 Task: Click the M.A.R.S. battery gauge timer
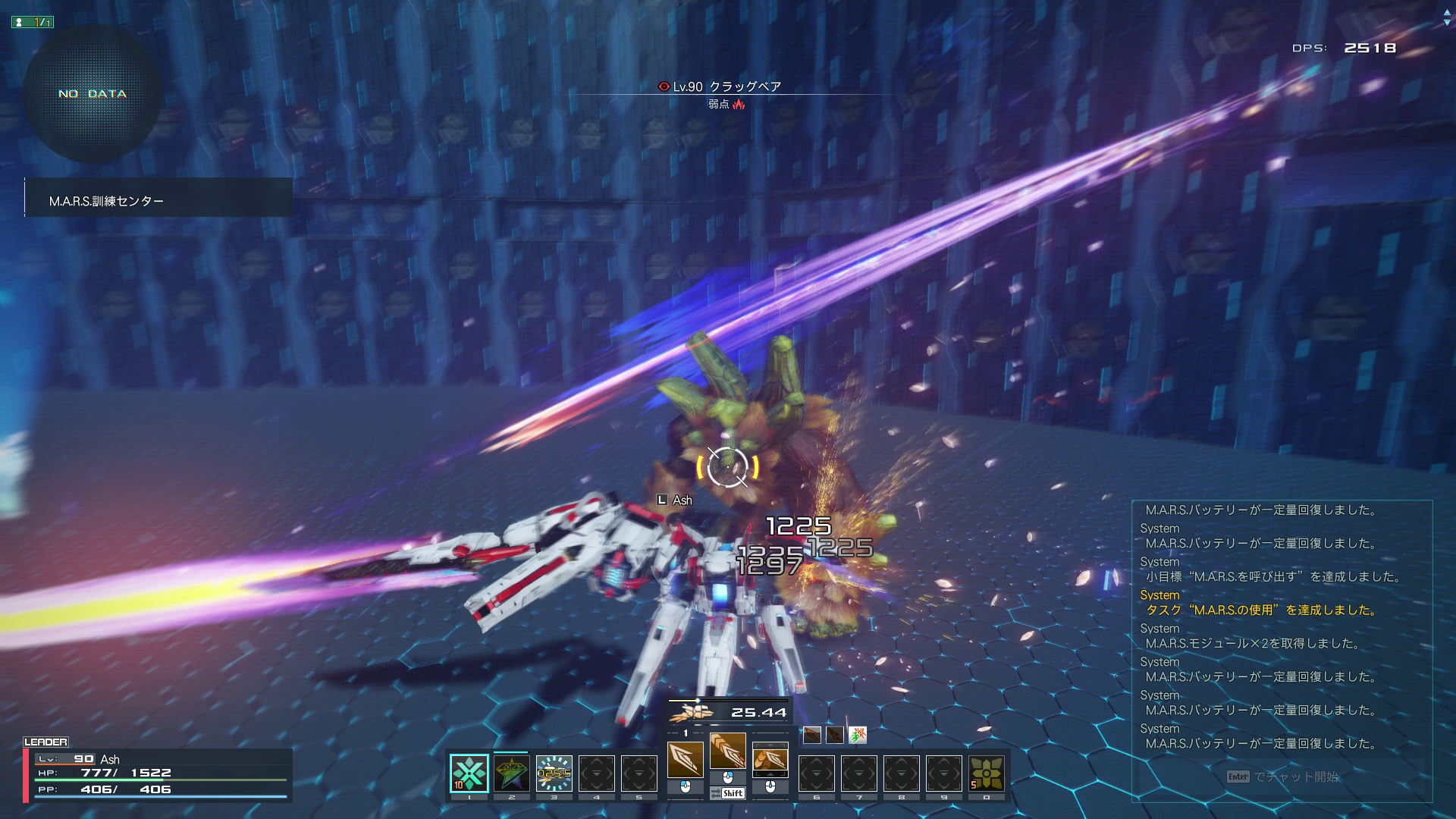[728, 711]
